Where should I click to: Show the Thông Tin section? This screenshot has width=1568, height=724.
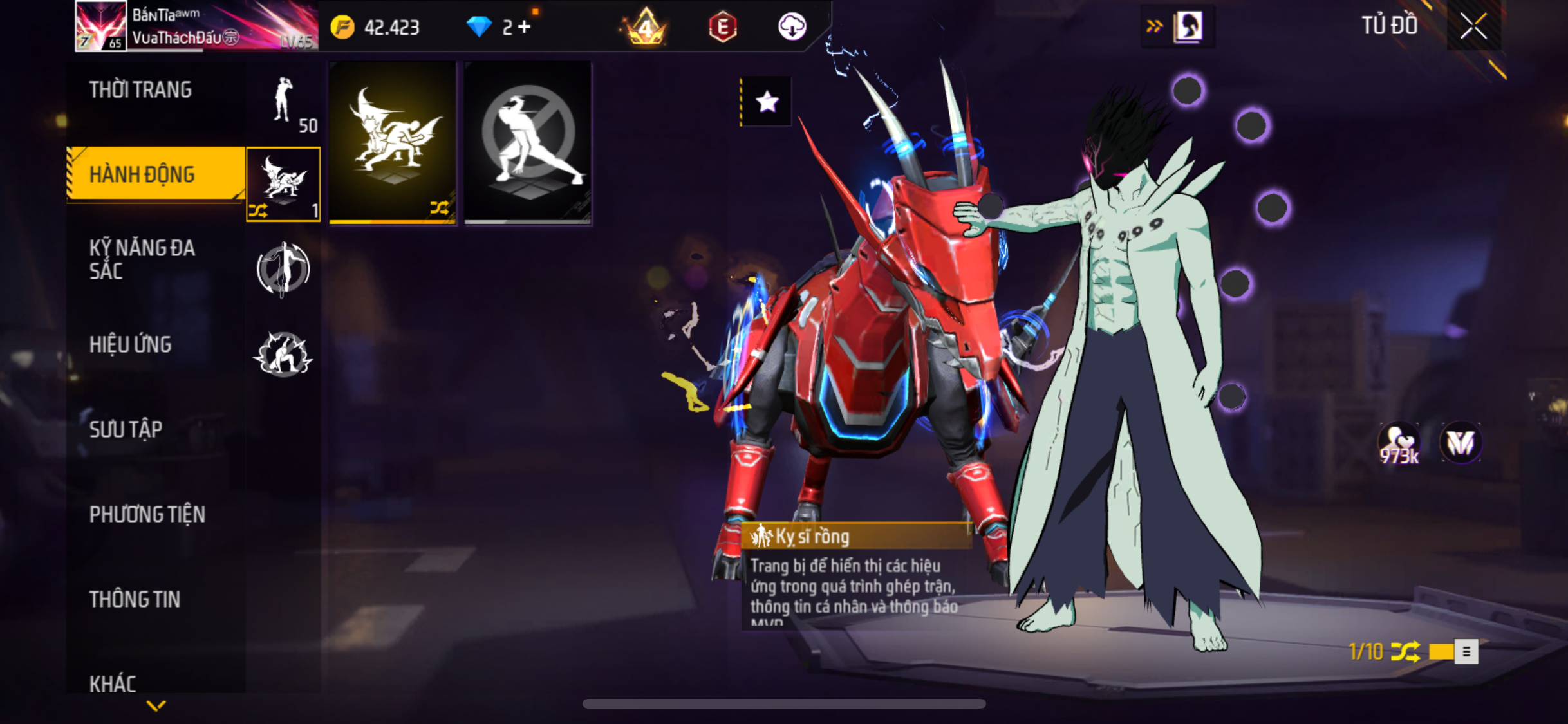(135, 599)
